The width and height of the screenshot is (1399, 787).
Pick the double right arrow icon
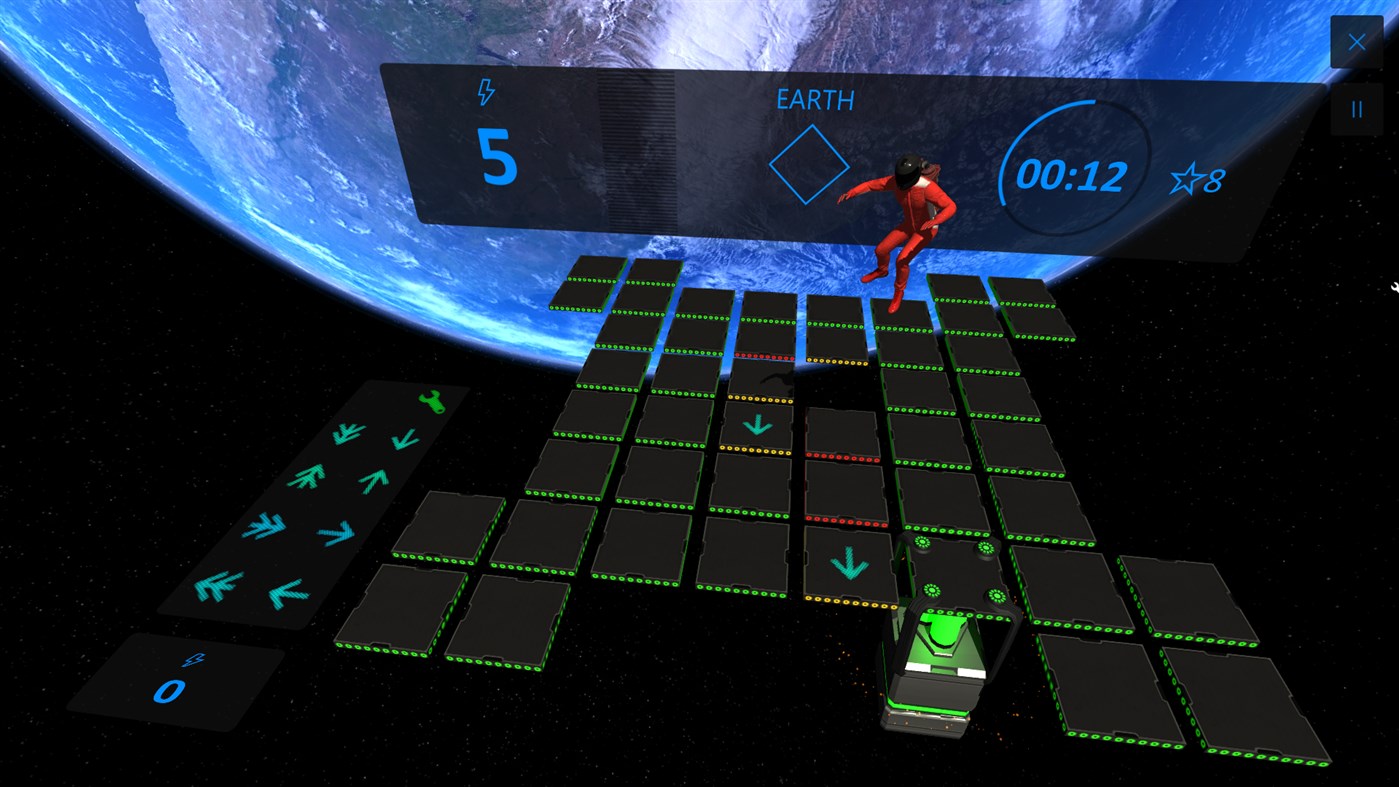pos(265,526)
